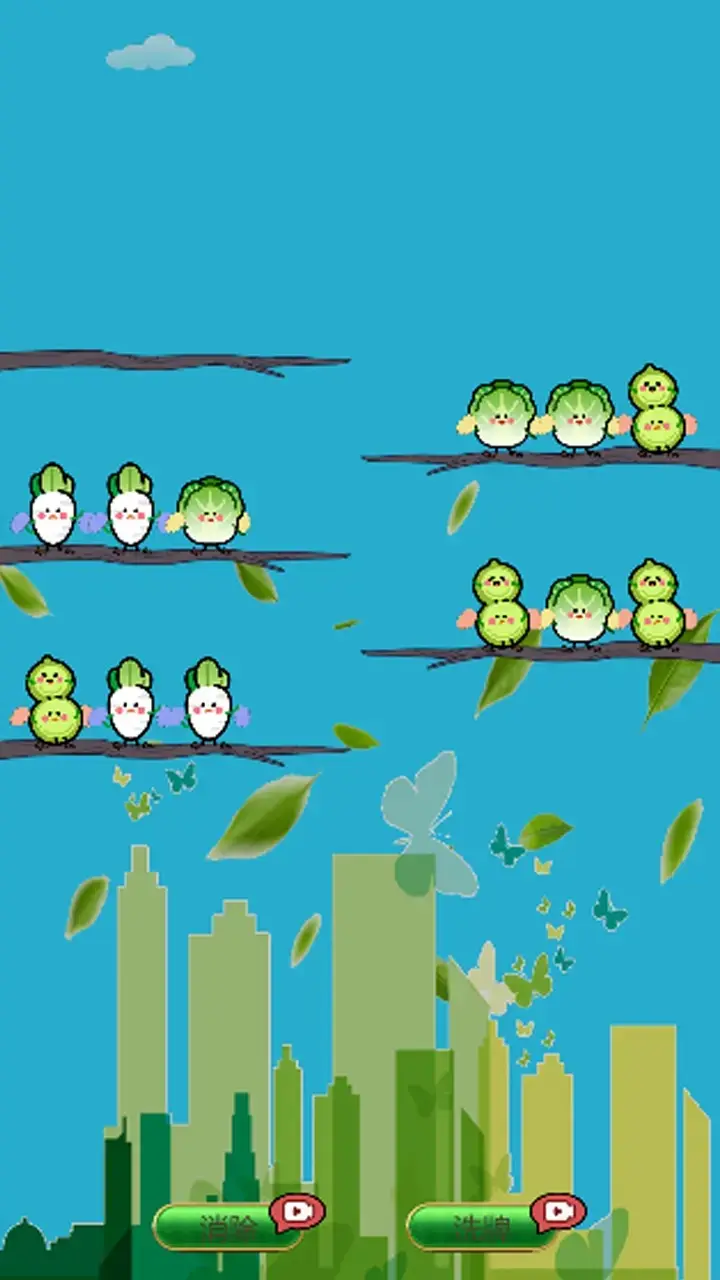Viewport: 720px width, 1280px height.
Task: Select the cabbage perched beside two radishes
Action: tap(210, 514)
